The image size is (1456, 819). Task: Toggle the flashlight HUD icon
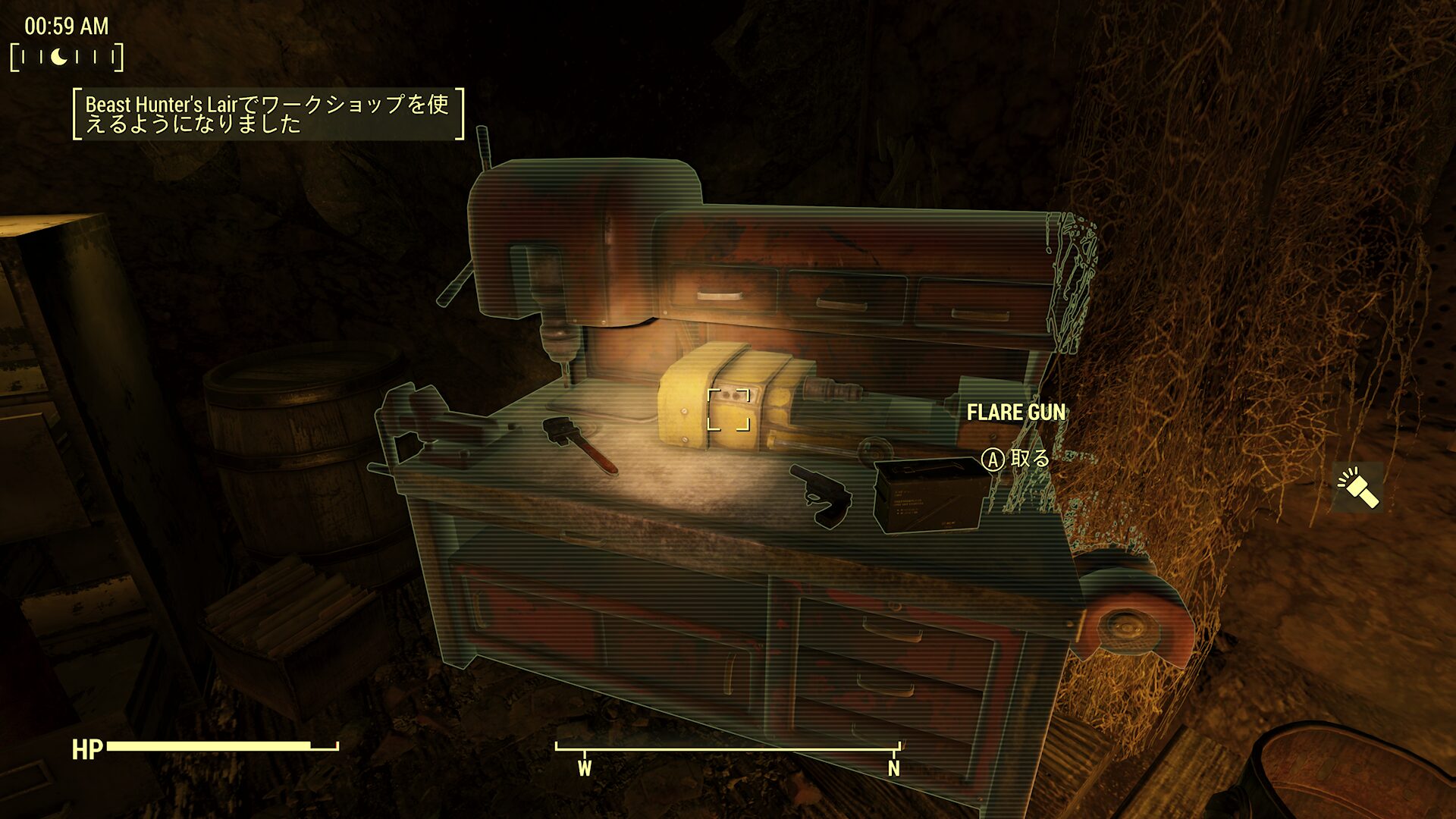pos(1358,488)
